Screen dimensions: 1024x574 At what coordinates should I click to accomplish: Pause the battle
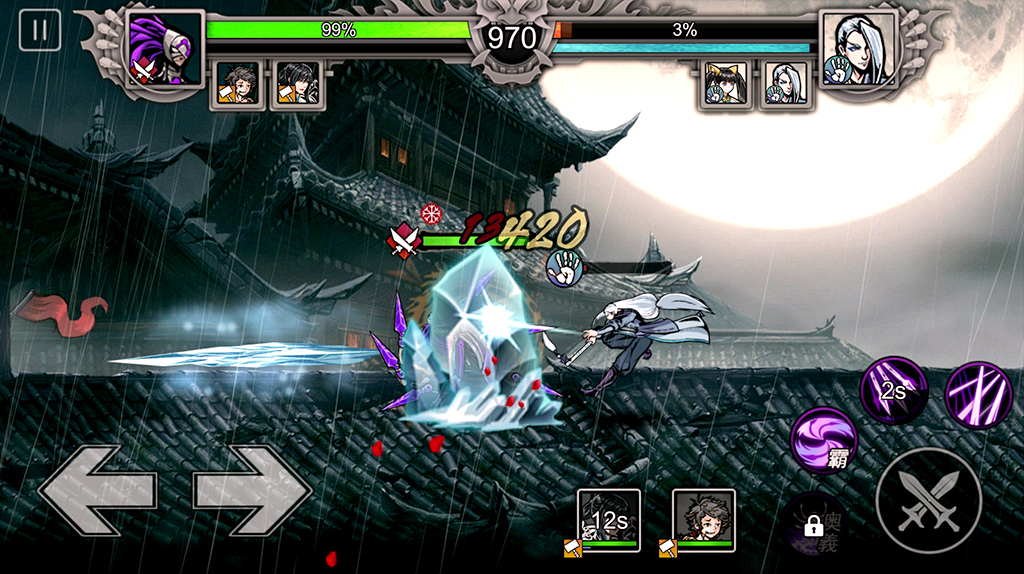(40, 30)
